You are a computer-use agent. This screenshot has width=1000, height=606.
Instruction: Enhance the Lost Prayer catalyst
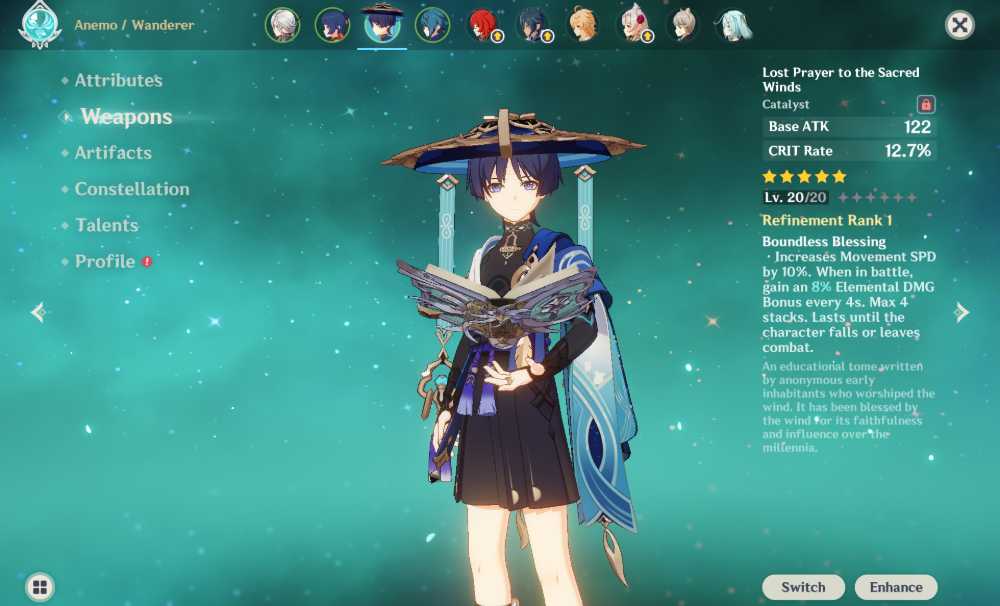tap(896, 587)
